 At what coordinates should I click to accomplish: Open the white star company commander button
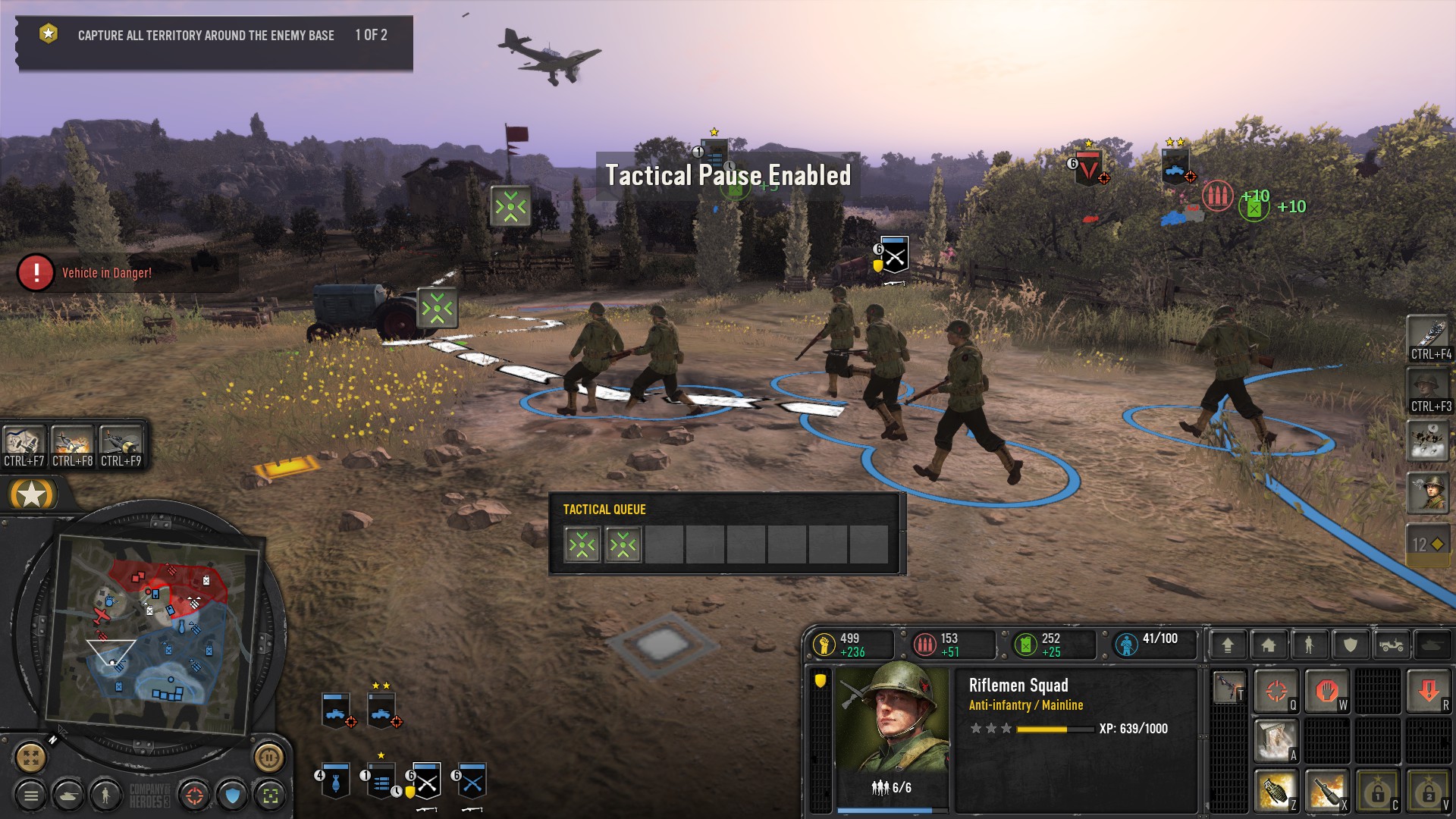(32, 495)
